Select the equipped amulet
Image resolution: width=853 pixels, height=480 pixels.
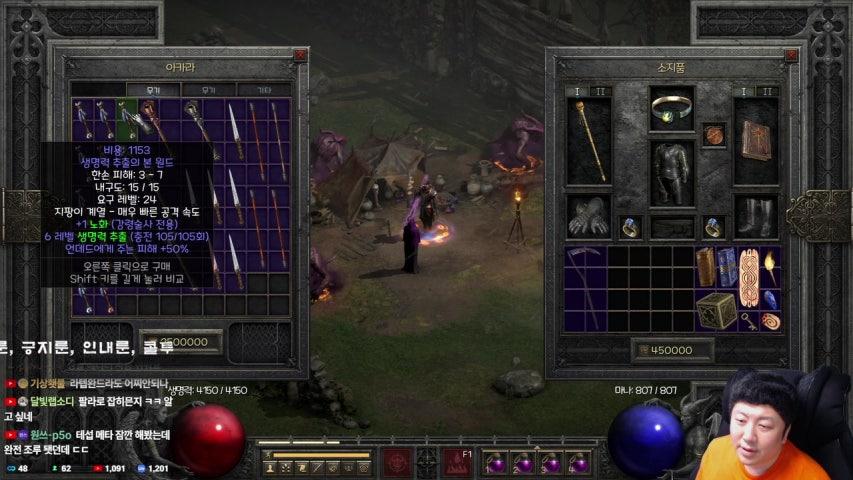point(713,134)
